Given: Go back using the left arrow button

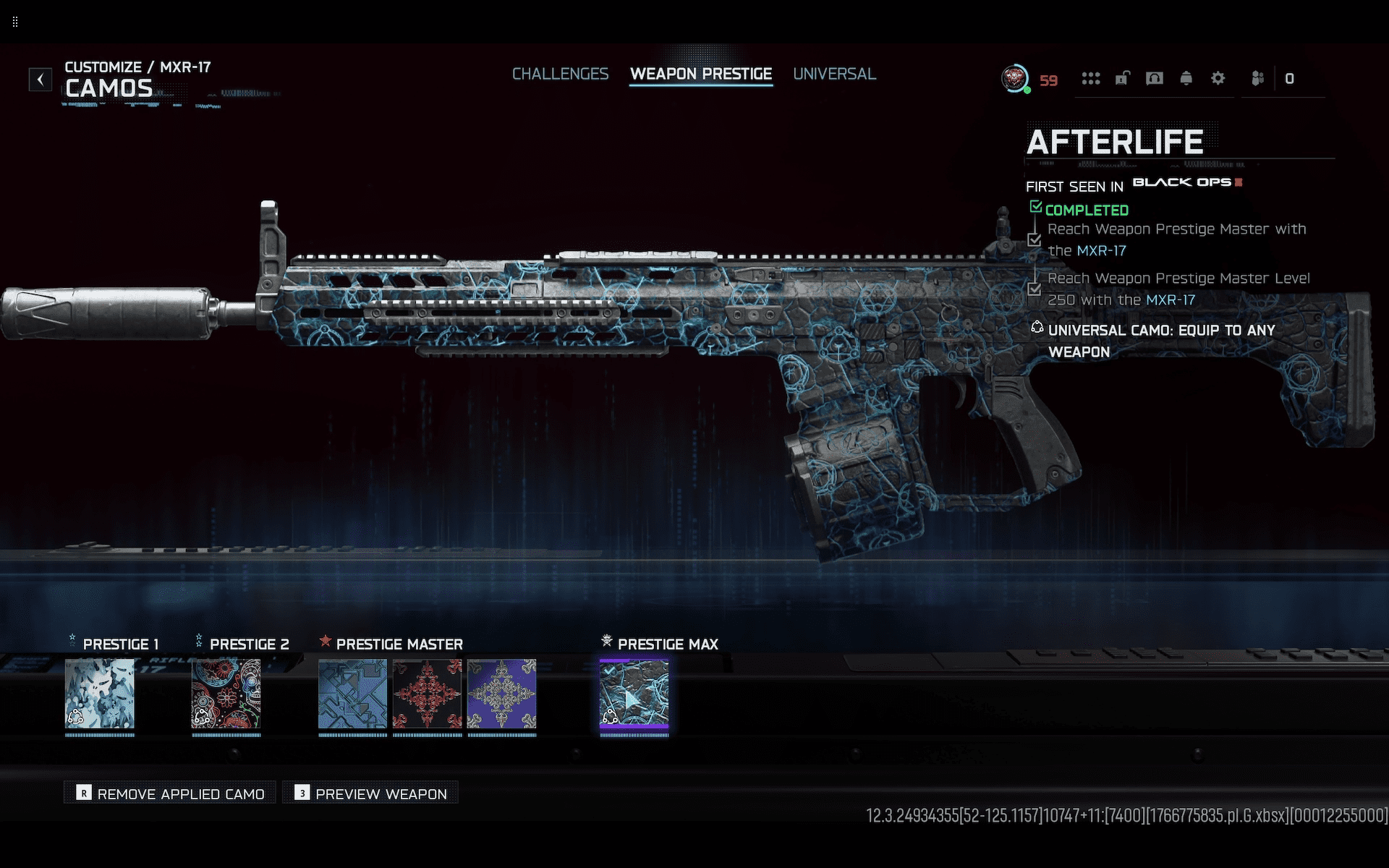Looking at the screenshot, I should click(41, 79).
